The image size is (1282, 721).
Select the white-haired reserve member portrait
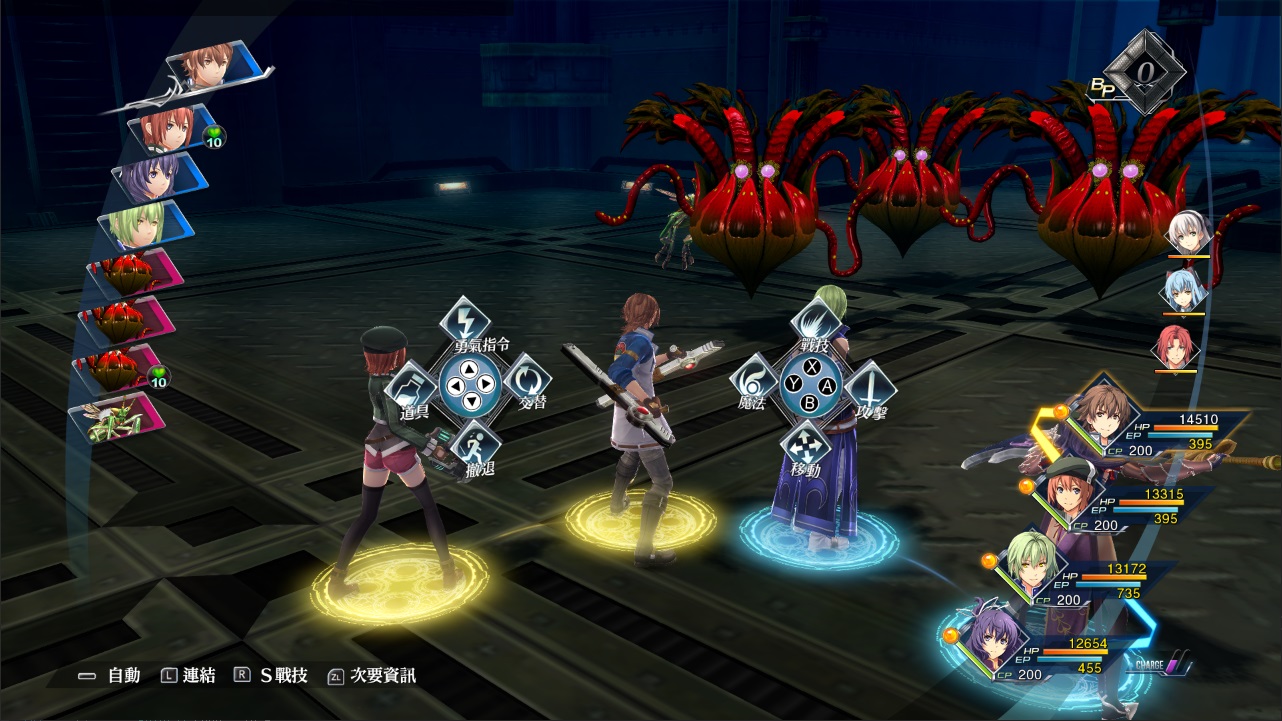click(1188, 234)
